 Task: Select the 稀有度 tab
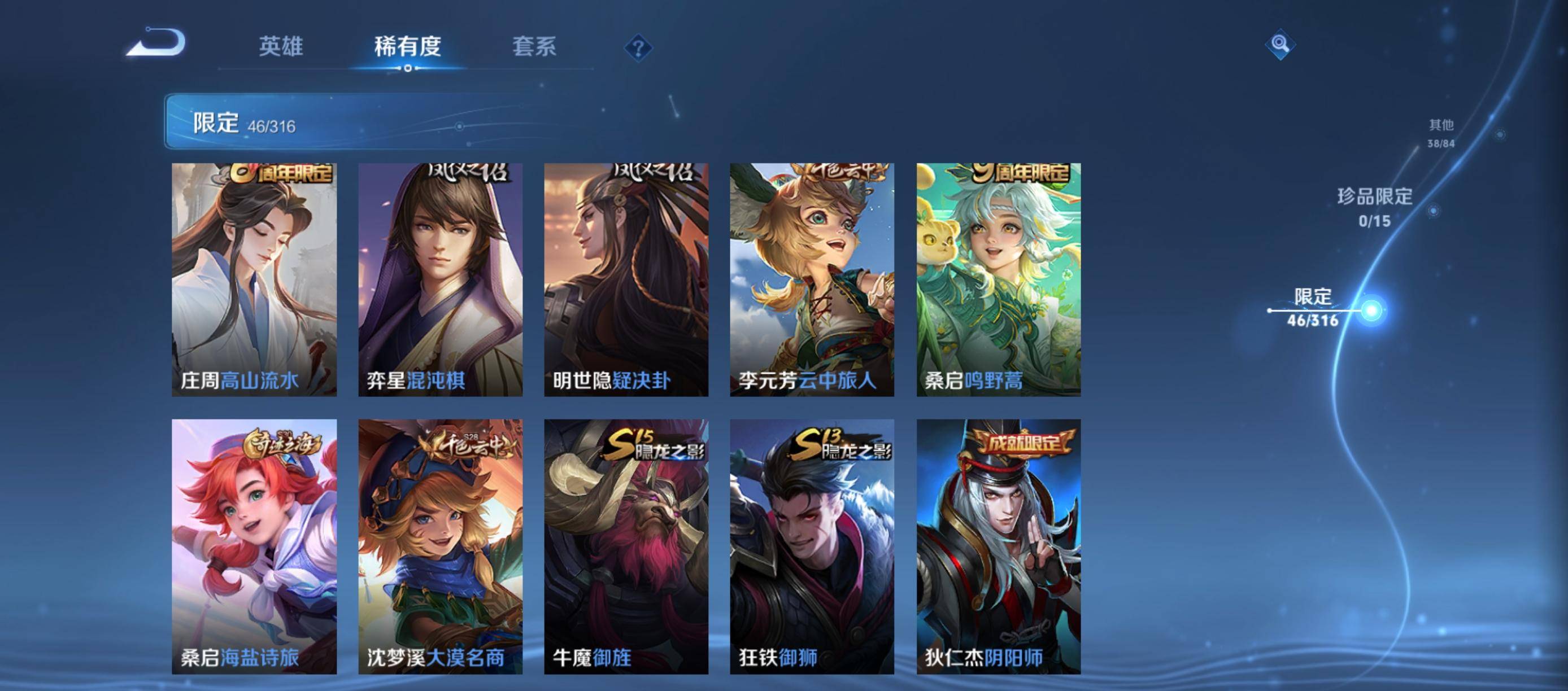407,46
